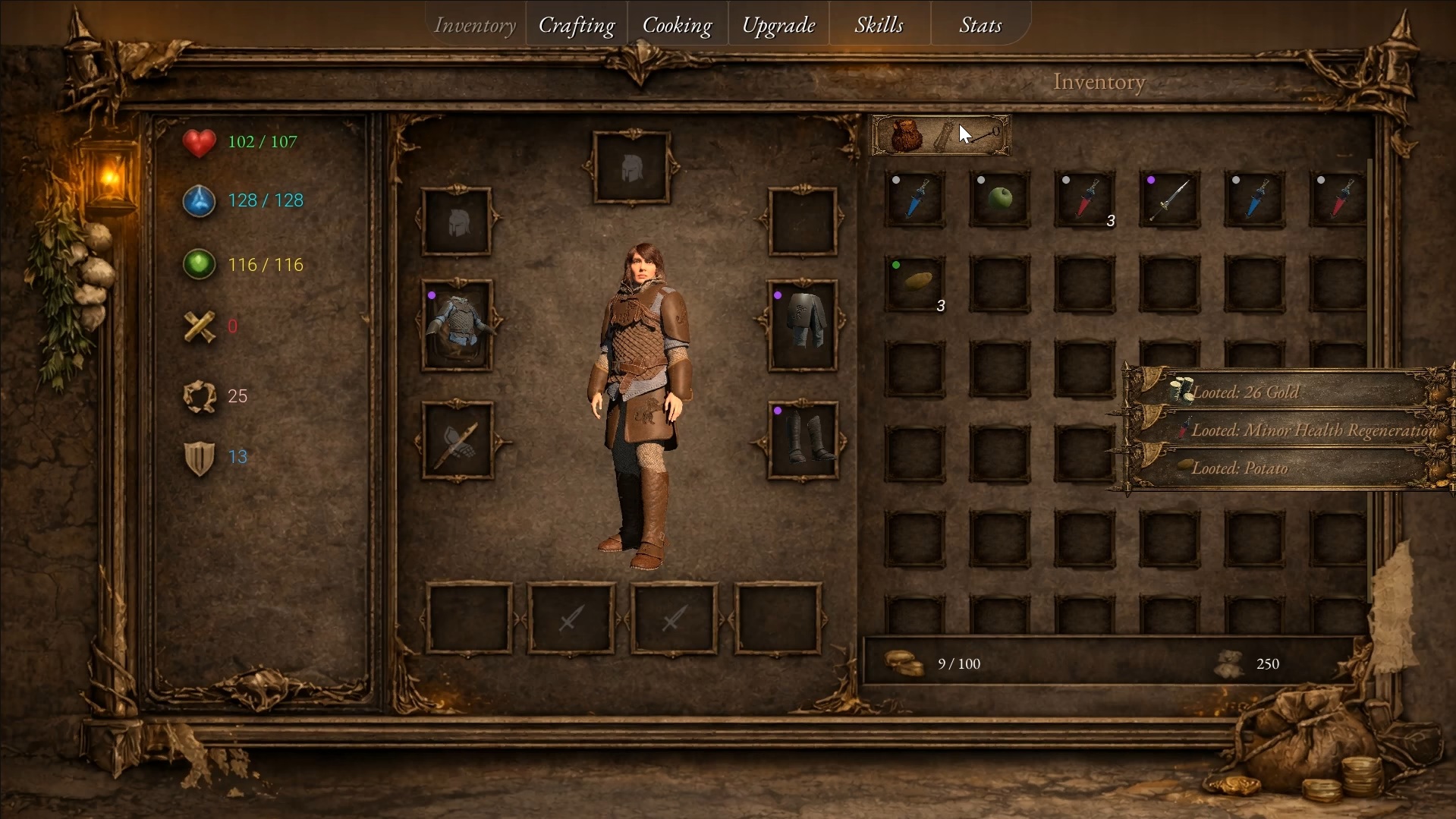The width and height of the screenshot is (1456, 819).
Task: View the Stats tab
Action: pos(980,25)
